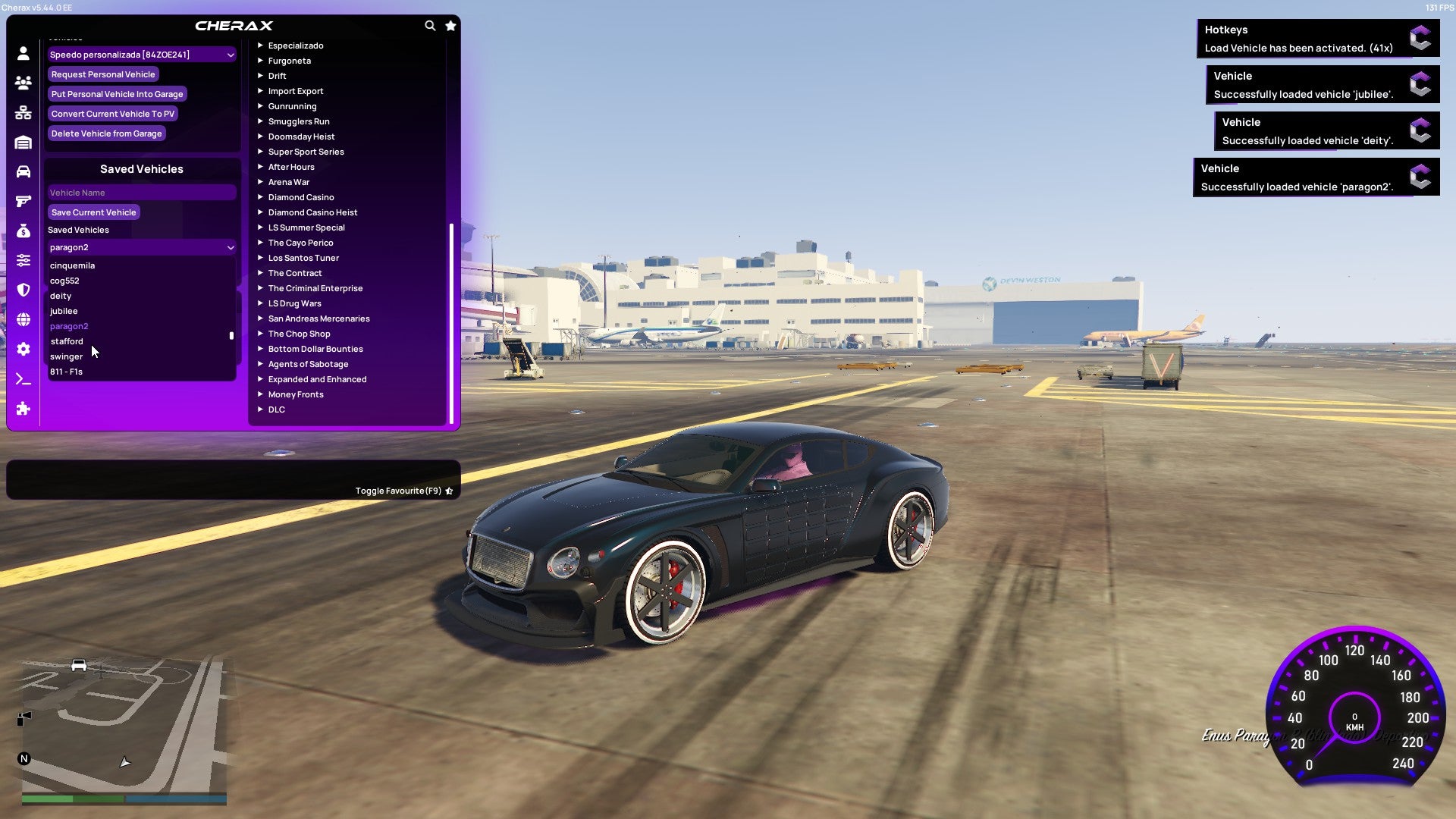Expand the Doomsday Heist category
Image resolution: width=1456 pixels, height=819 pixels.
pos(300,136)
